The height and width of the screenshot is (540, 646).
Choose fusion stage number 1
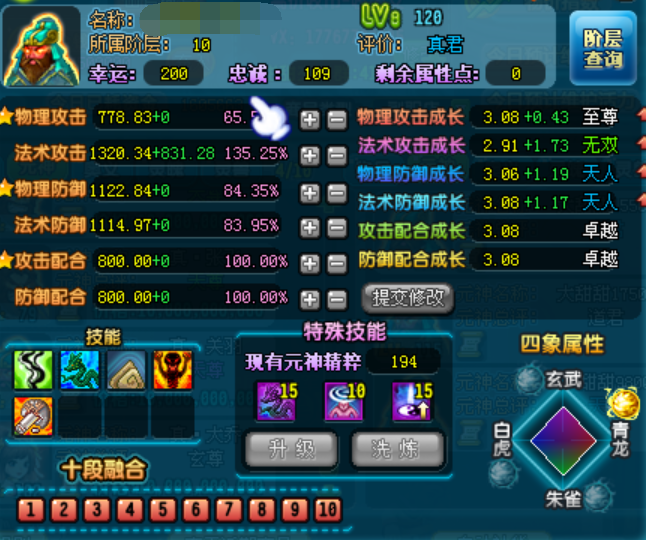pos(30,510)
